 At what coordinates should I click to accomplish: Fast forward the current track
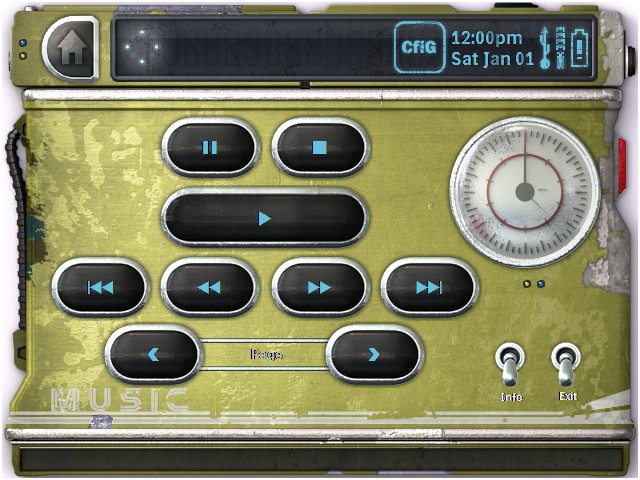[320, 288]
